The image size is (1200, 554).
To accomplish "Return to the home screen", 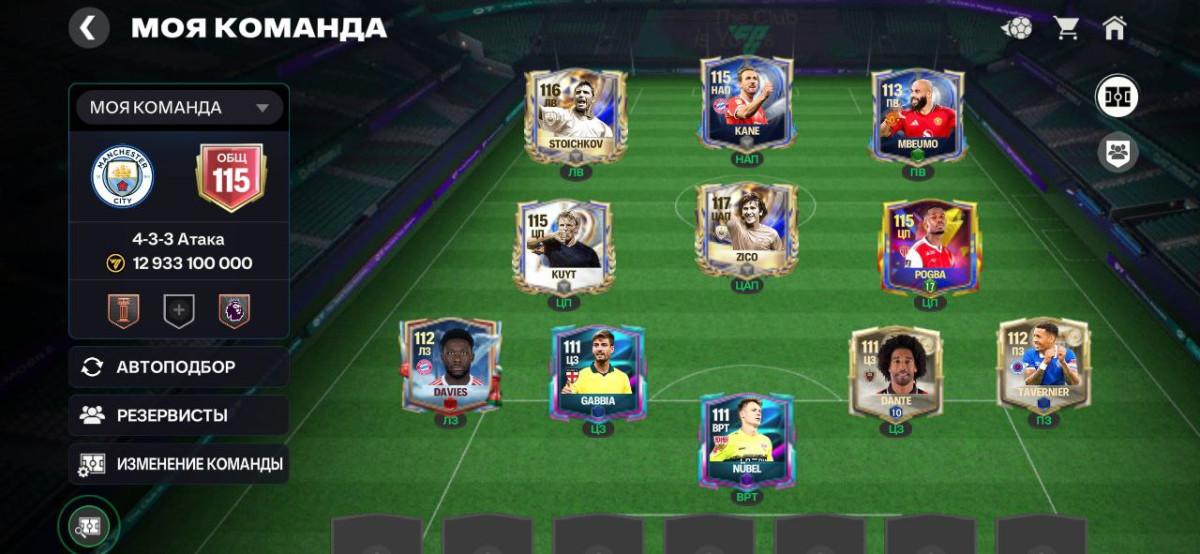I will [1114, 28].
